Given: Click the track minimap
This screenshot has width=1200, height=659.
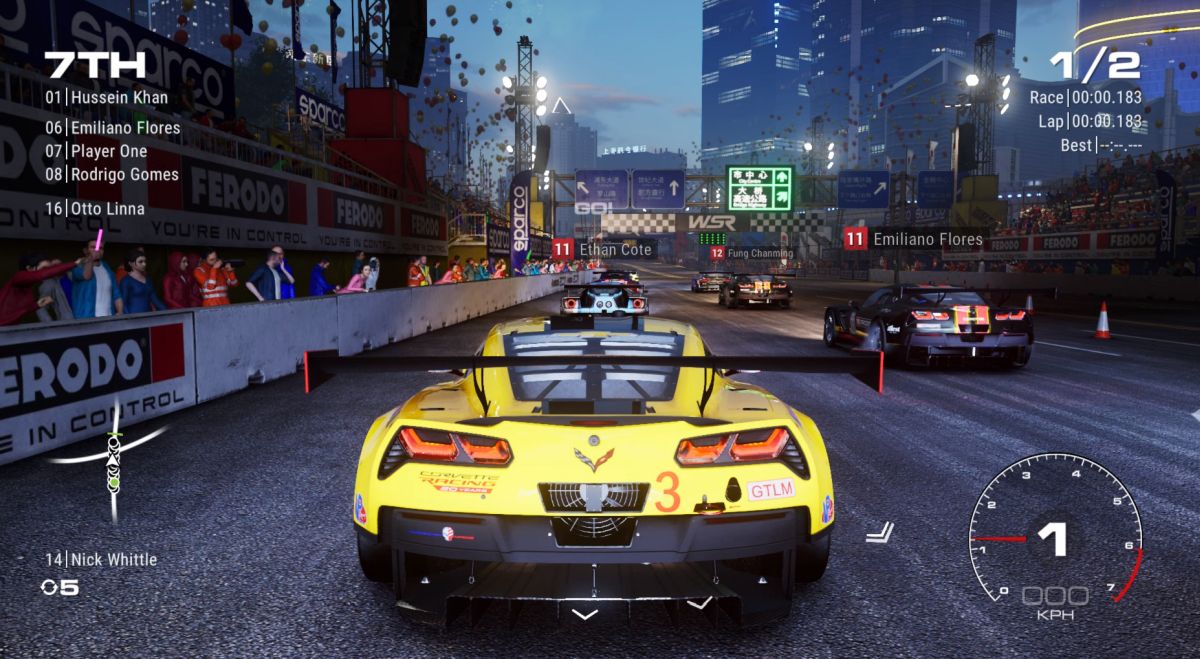Looking at the screenshot, I should coord(112,455).
